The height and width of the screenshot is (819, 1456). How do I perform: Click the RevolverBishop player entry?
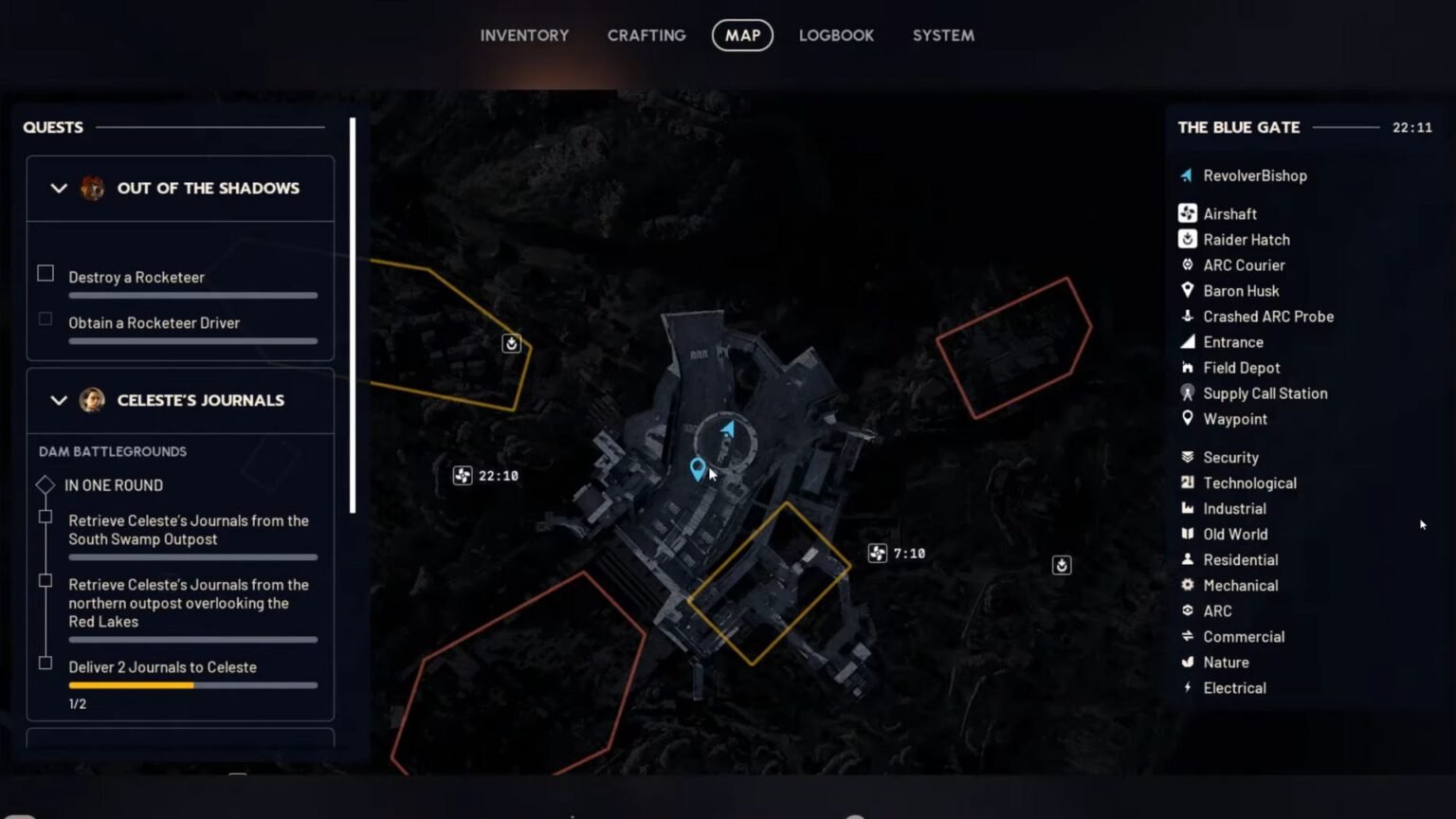point(1253,175)
